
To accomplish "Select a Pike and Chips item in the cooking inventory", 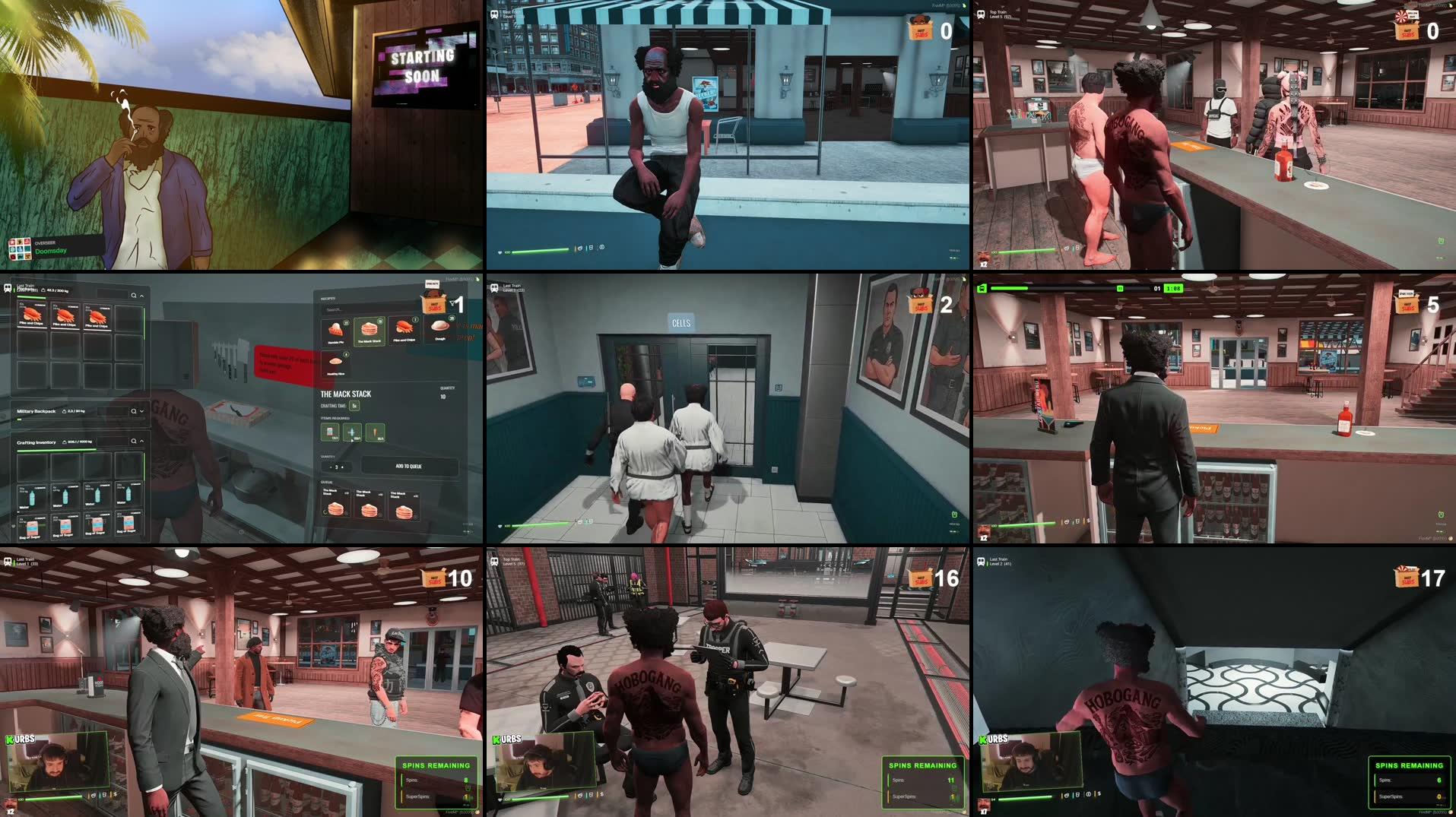I will (32, 316).
